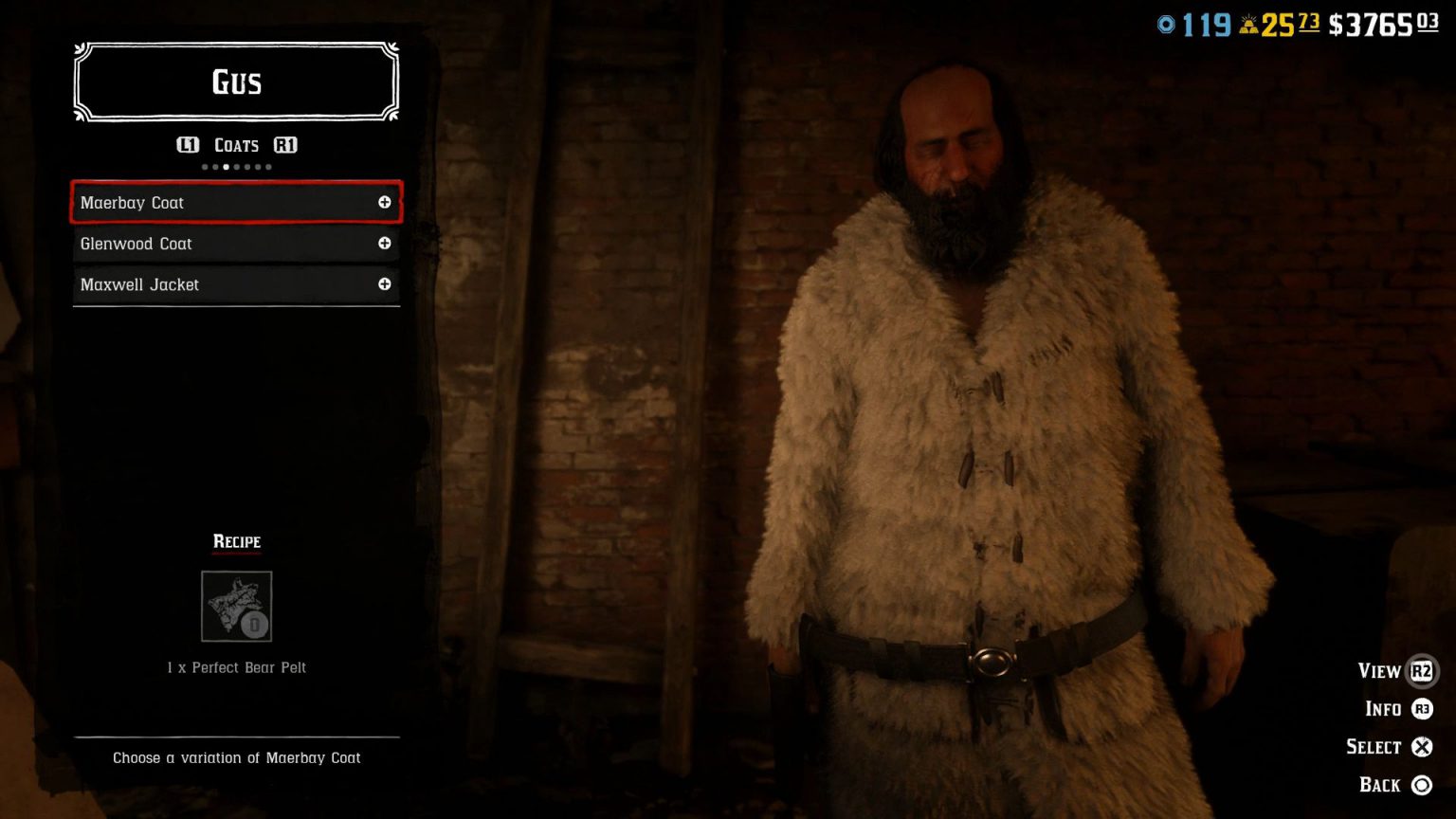
Task: Expand the Maerbay Coat variations
Action: [x=385, y=202]
